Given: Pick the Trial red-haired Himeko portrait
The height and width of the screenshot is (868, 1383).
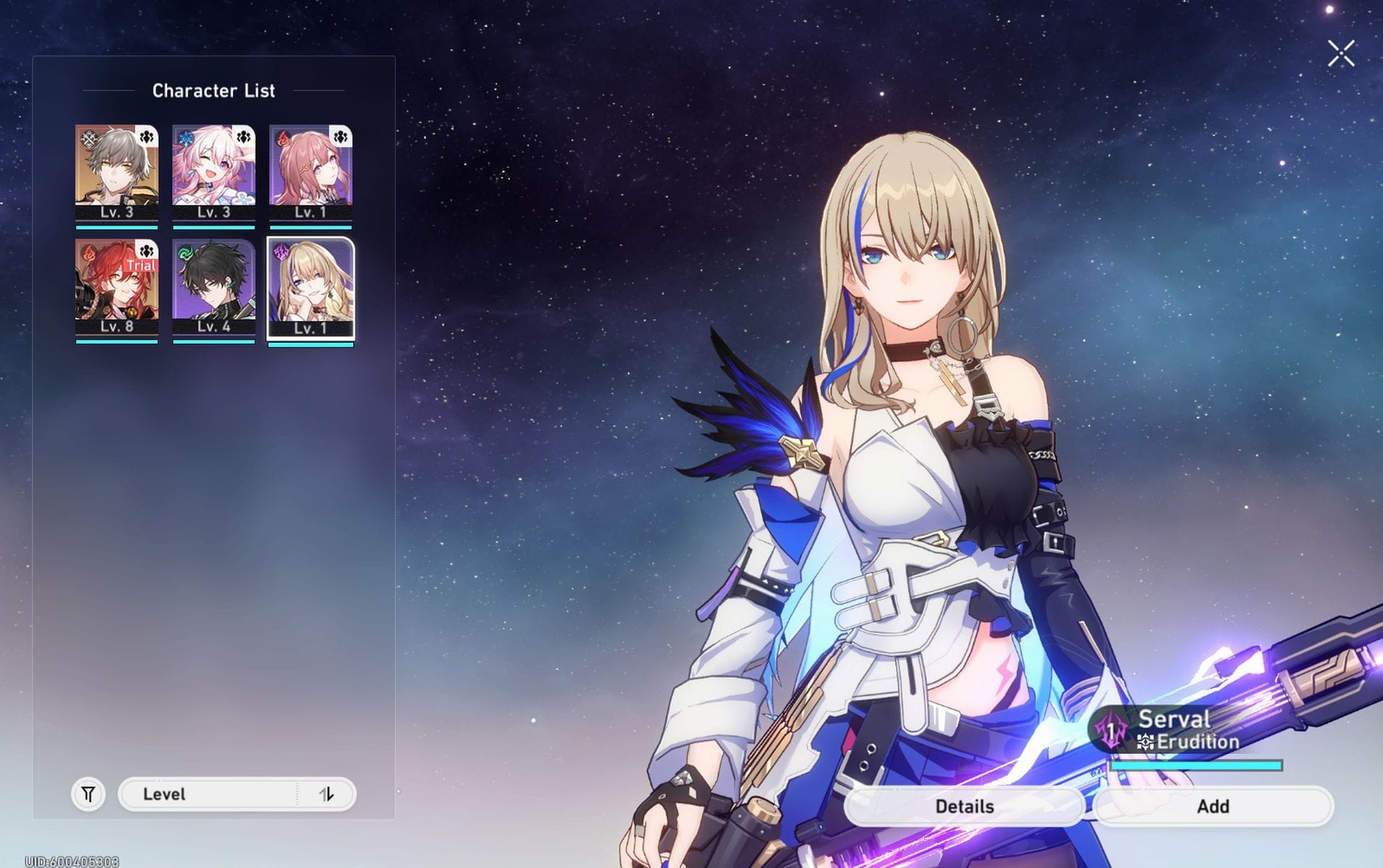Looking at the screenshot, I should point(117,287).
